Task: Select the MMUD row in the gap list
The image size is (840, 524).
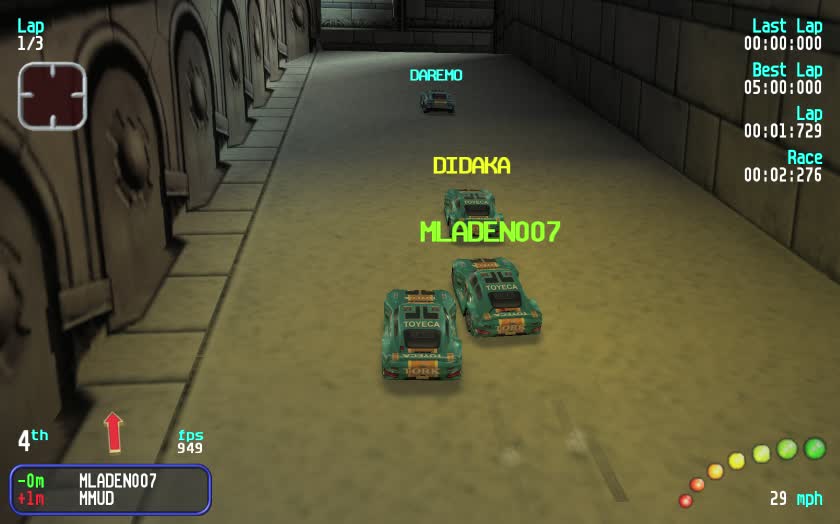Action: pos(110,498)
